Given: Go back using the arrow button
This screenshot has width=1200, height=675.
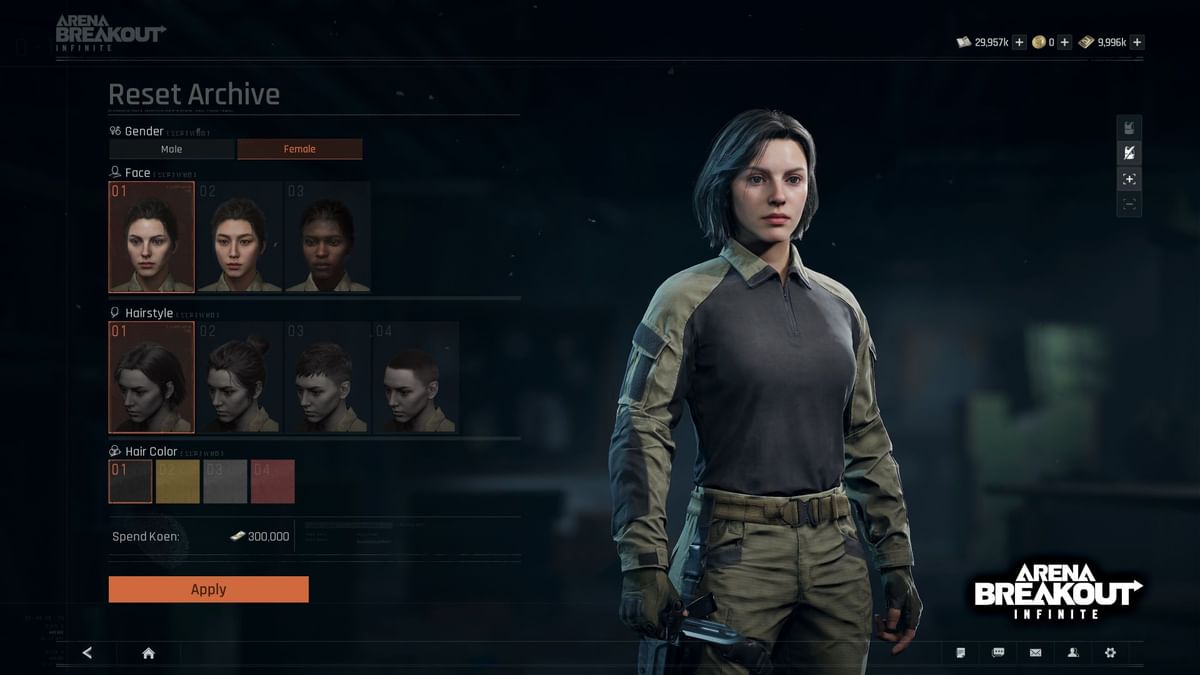Looking at the screenshot, I should coord(87,653).
